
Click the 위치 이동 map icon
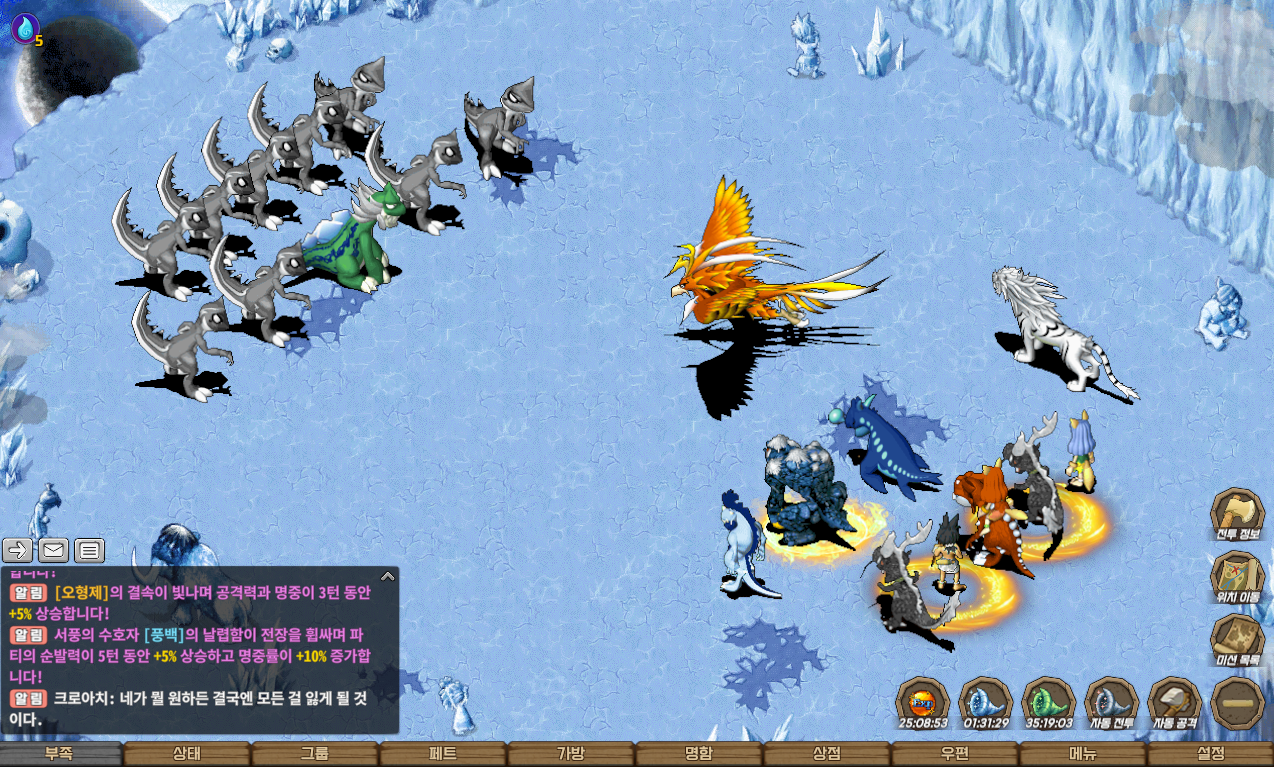1237,577
